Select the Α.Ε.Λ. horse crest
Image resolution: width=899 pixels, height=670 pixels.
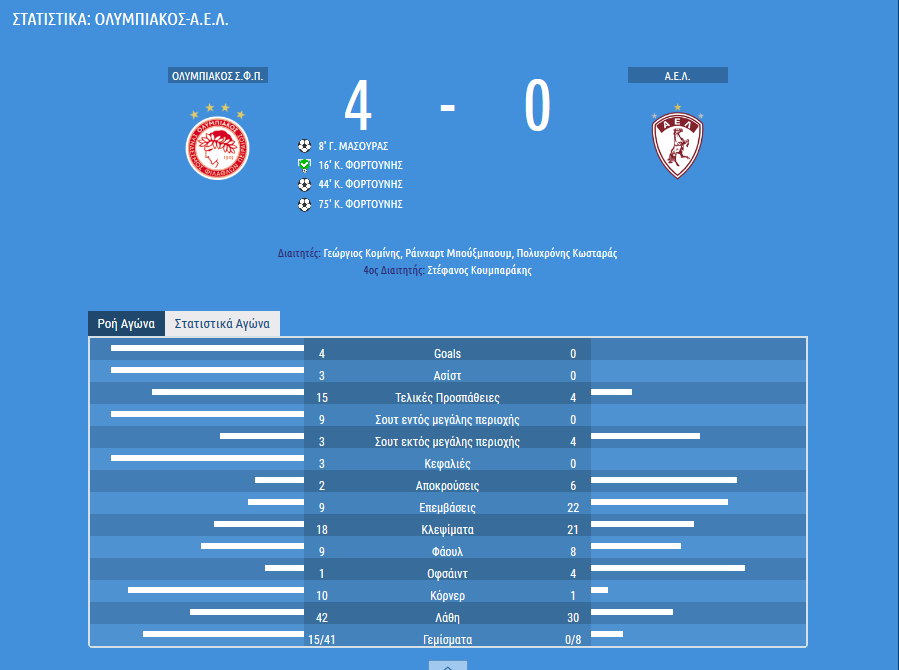tap(677, 143)
